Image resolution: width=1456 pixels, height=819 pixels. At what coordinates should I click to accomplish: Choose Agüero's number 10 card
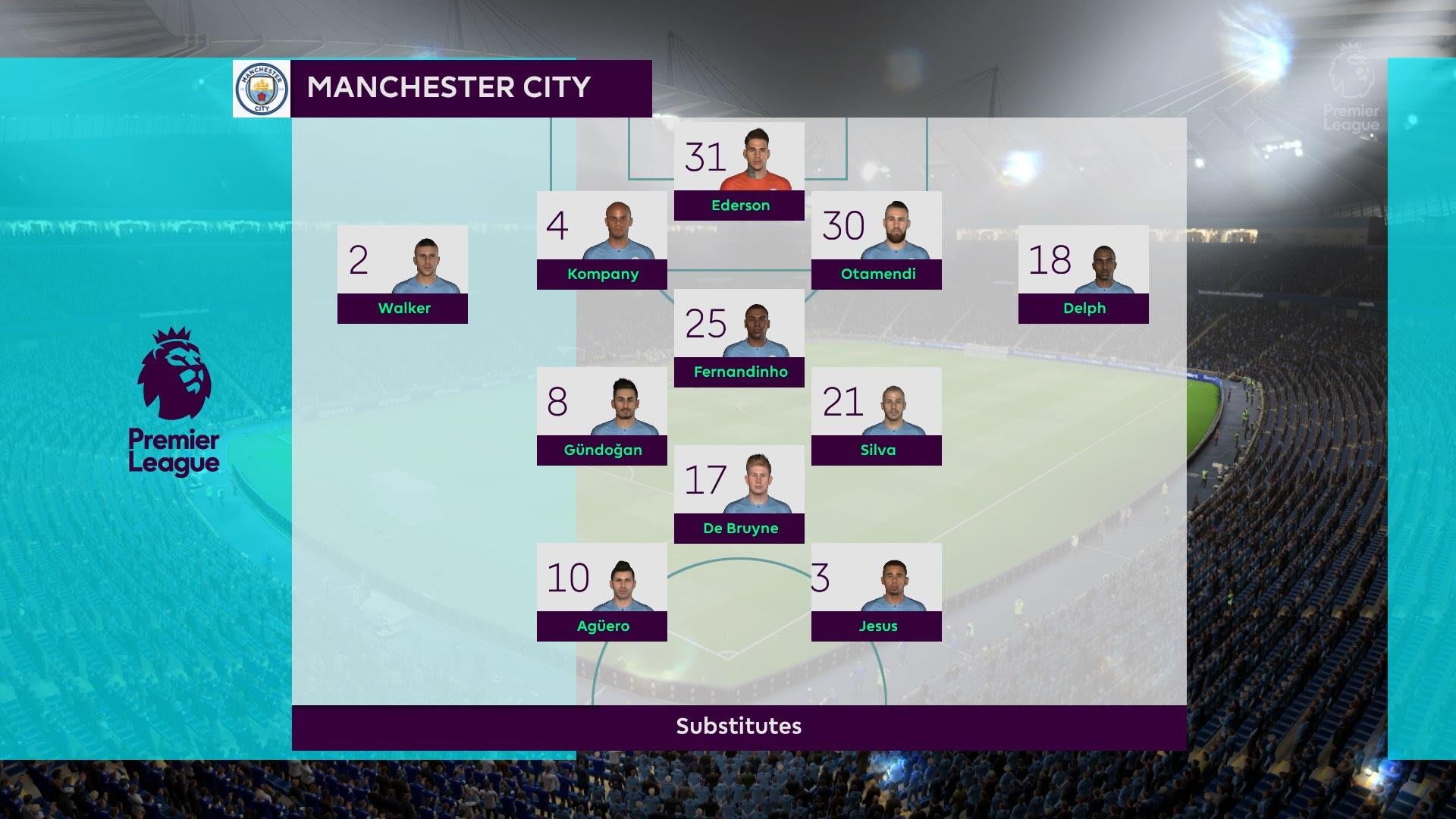(601, 592)
